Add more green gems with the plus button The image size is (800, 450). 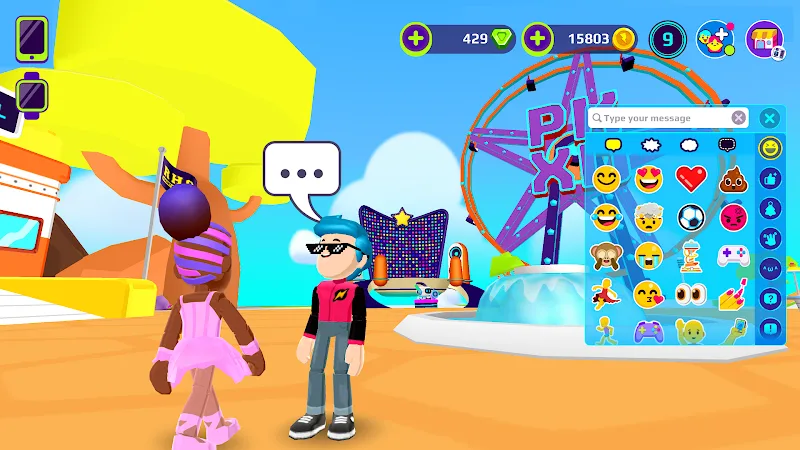(416, 39)
